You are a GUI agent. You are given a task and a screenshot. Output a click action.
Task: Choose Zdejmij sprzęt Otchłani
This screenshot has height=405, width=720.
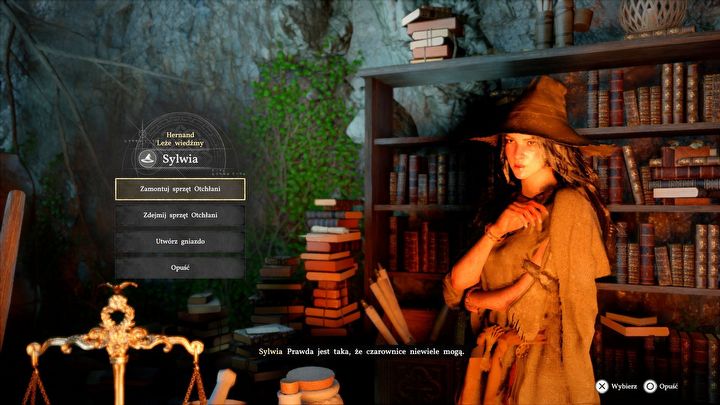pos(180,214)
